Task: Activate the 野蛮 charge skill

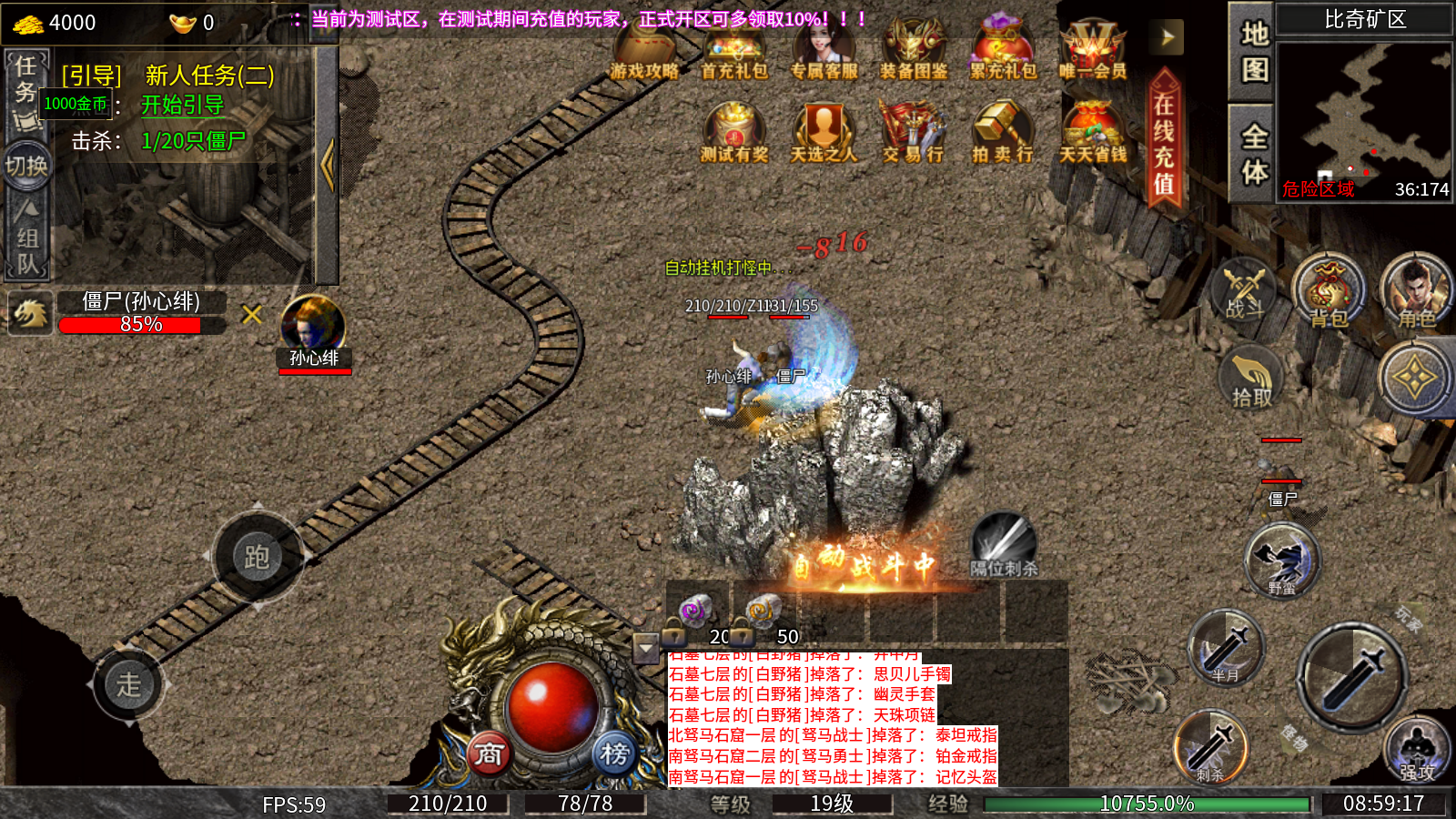Action: click(x=1282, y=561)
